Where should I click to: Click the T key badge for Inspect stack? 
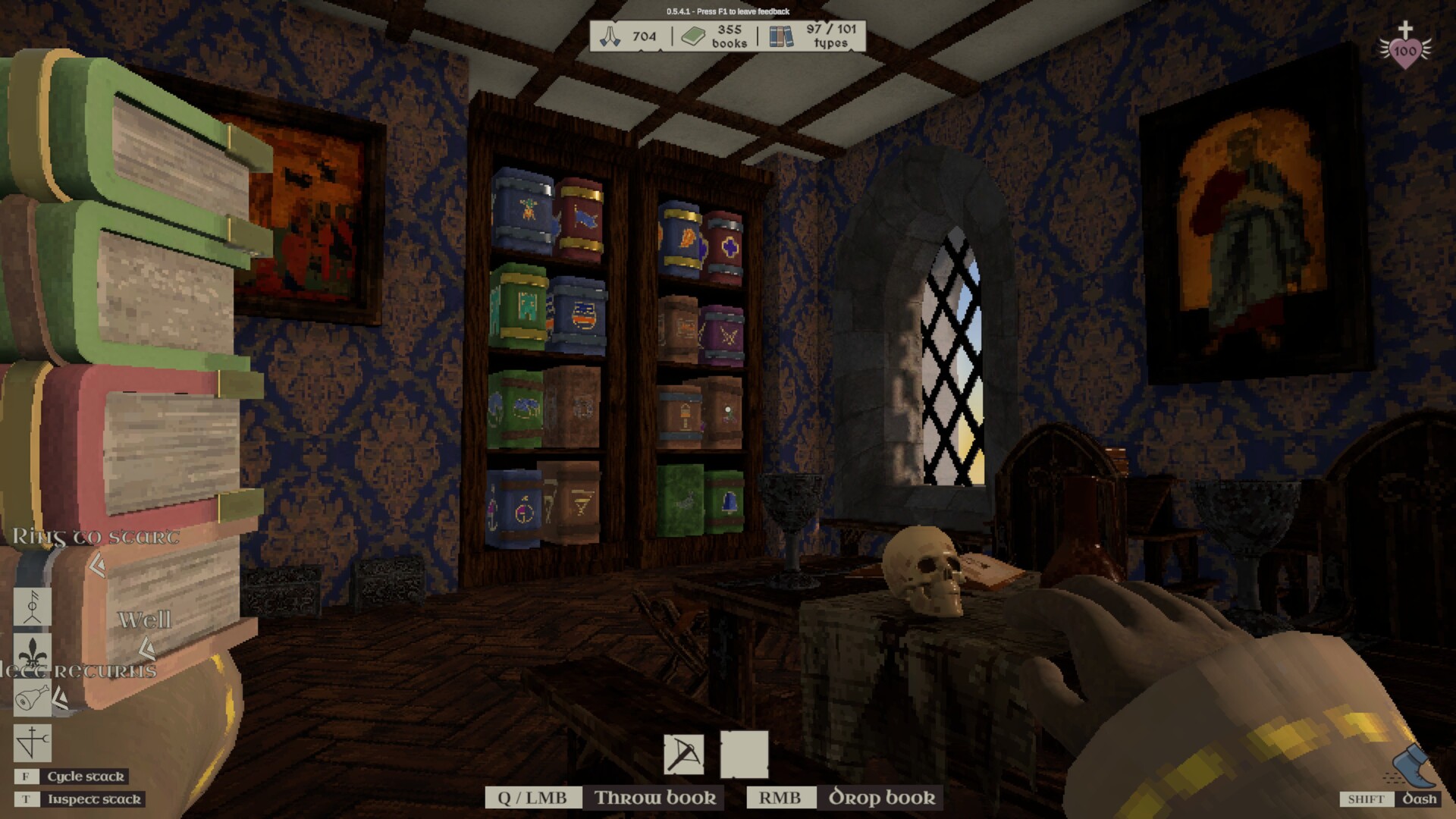coord(26,799)
